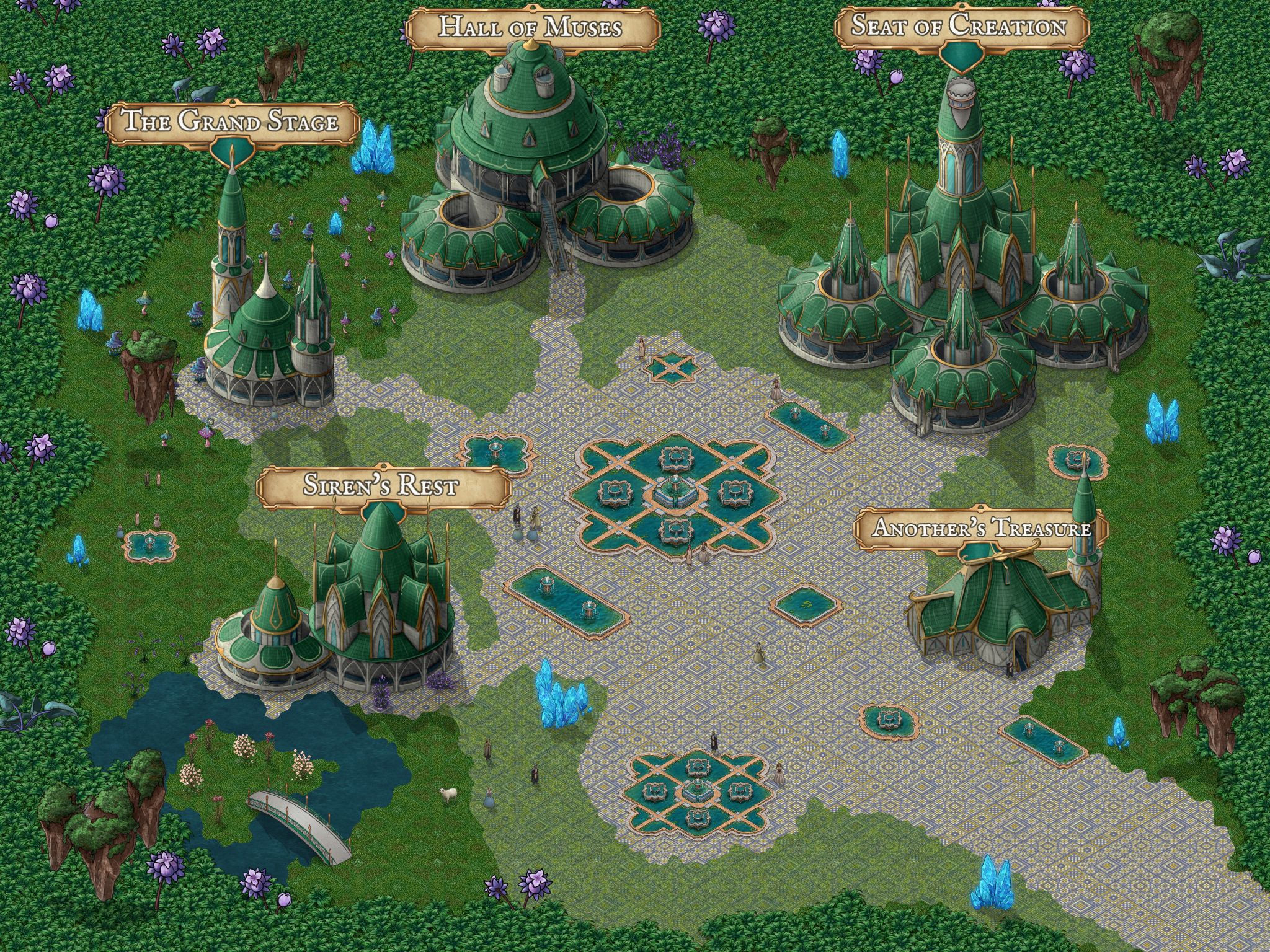Enter The Grand Stage location banner
The width and height of the screenshot is (1270, 952).
coord(231,121)
